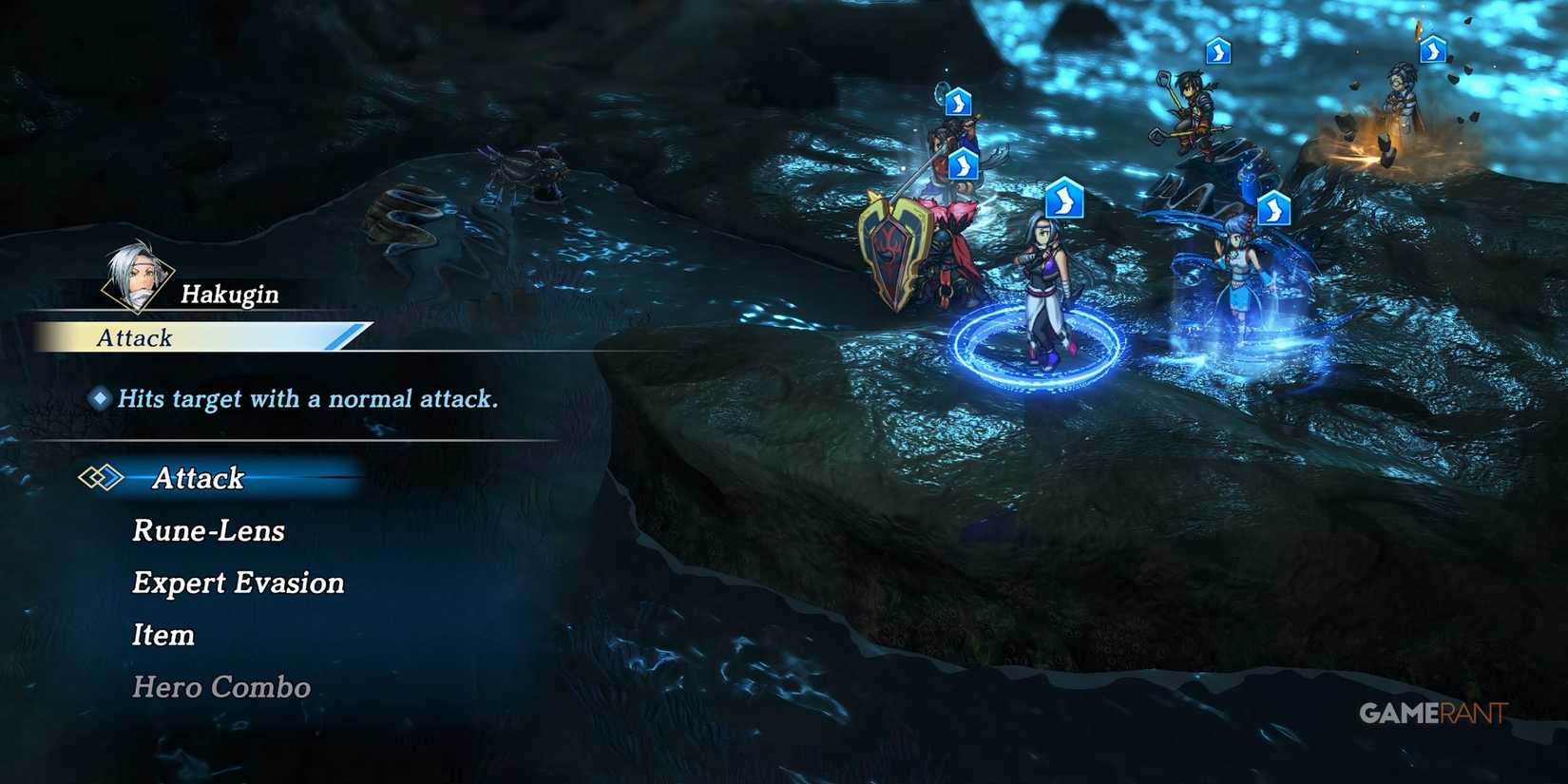Image resolution: width=1568 pixels, height=784 pixels.
Task: Click the double-diamond cursor next to Attack
Action: (x=102, y=477)
